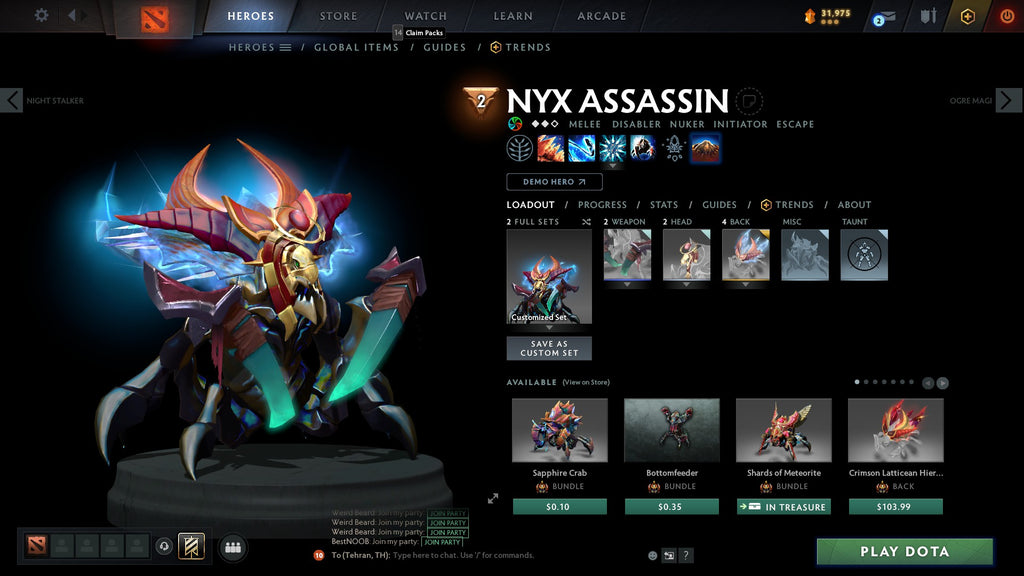1024x576 pixels.
Task: View the Nyx Assassin Stats tab
Action: (x=664, y=205)
